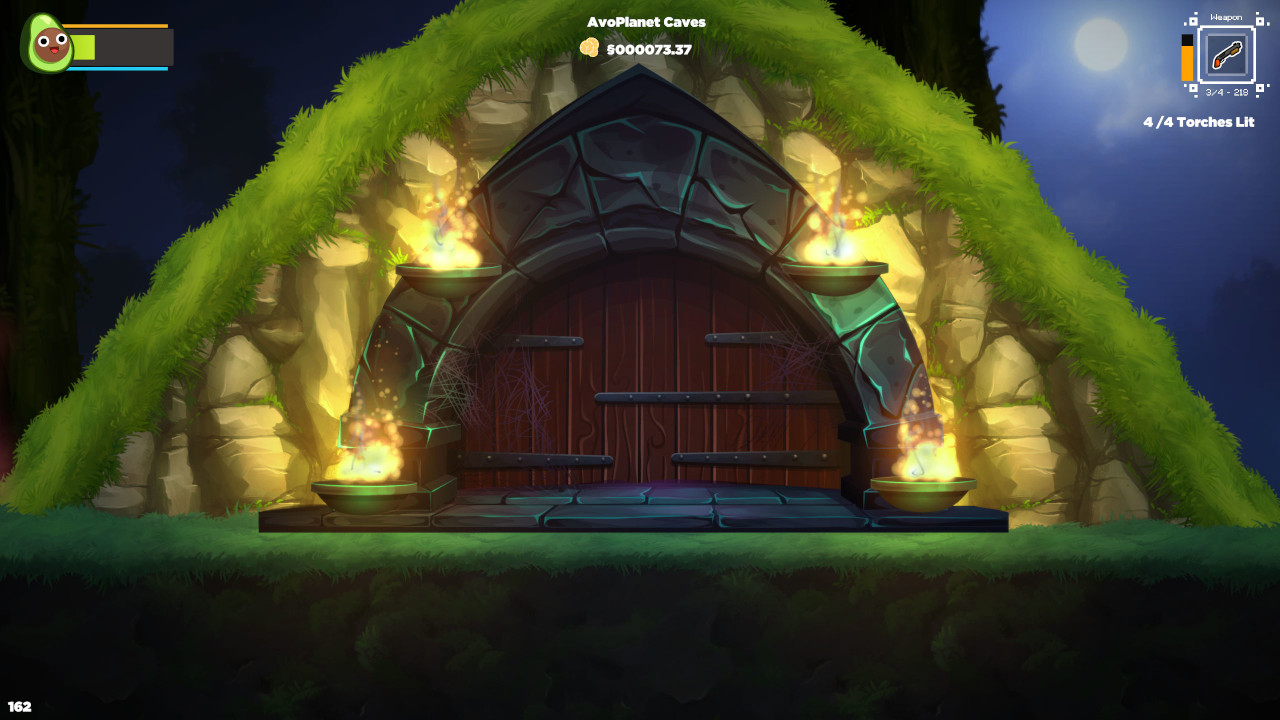This screenshot has width=1280, height=720.
Task: Click the 4/4 Torches Lit status text
Action: (1199, 122)
